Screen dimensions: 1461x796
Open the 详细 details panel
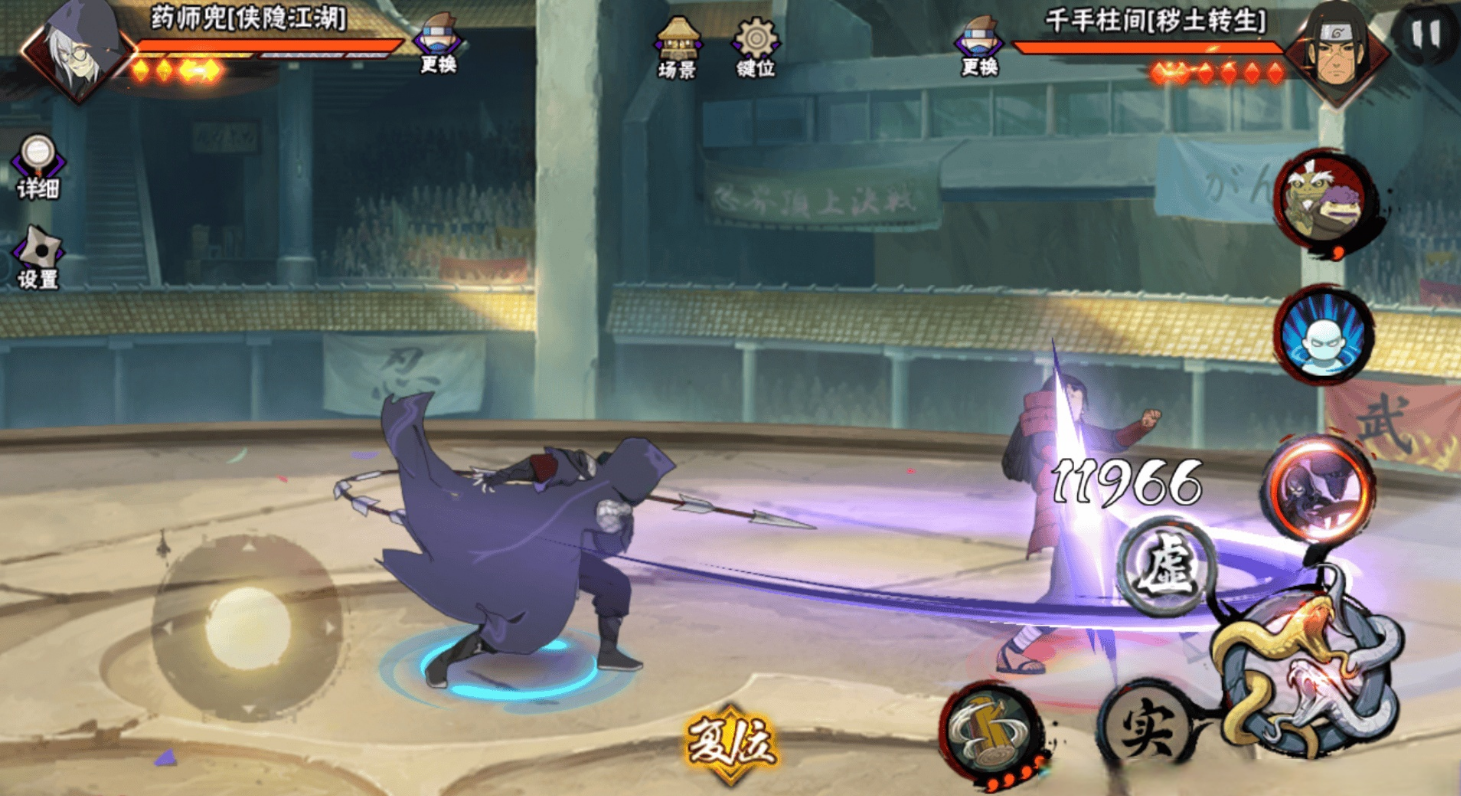click(38, 165)
